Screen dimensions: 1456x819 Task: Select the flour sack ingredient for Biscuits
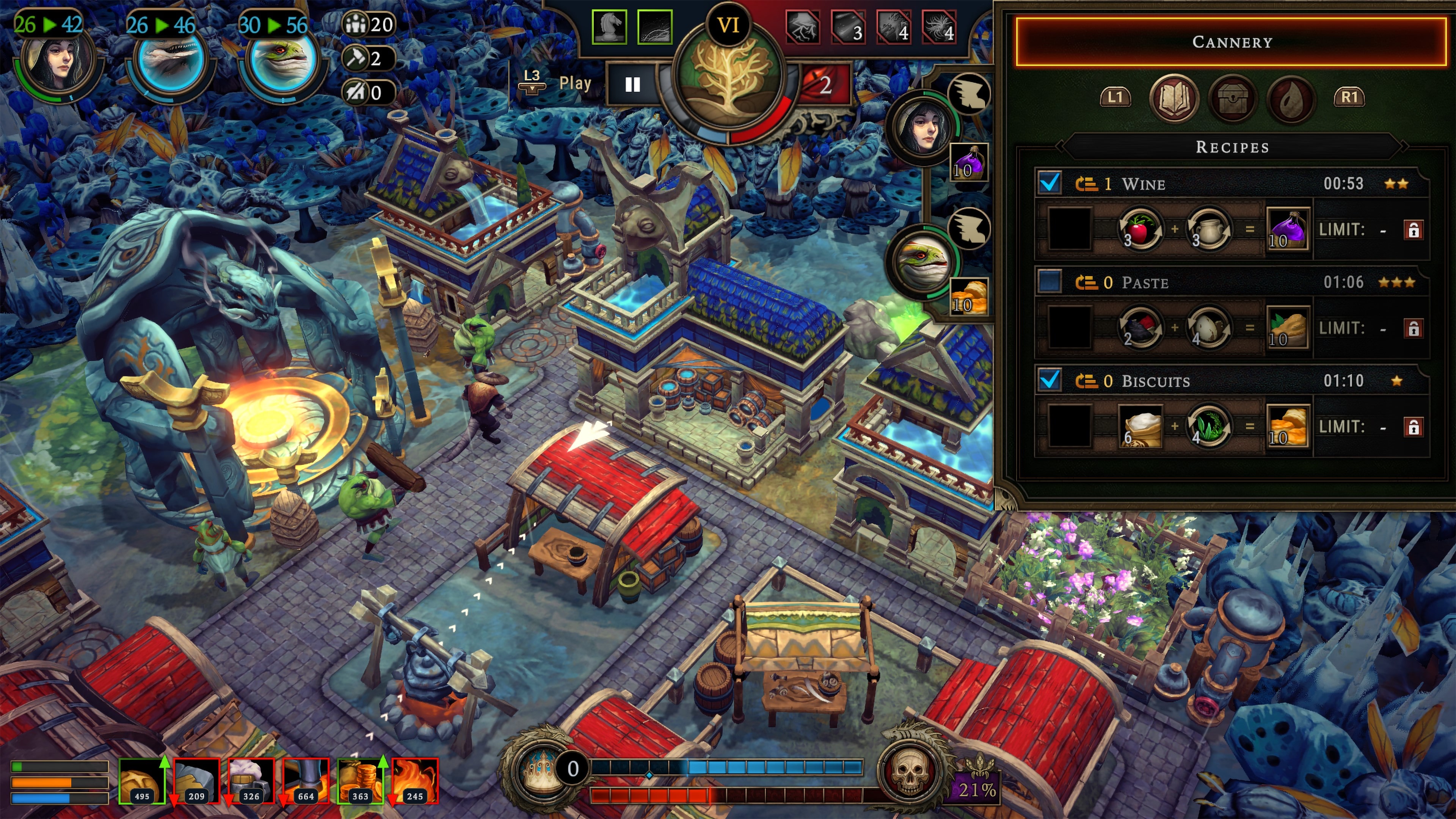[x=1139, y=426]
